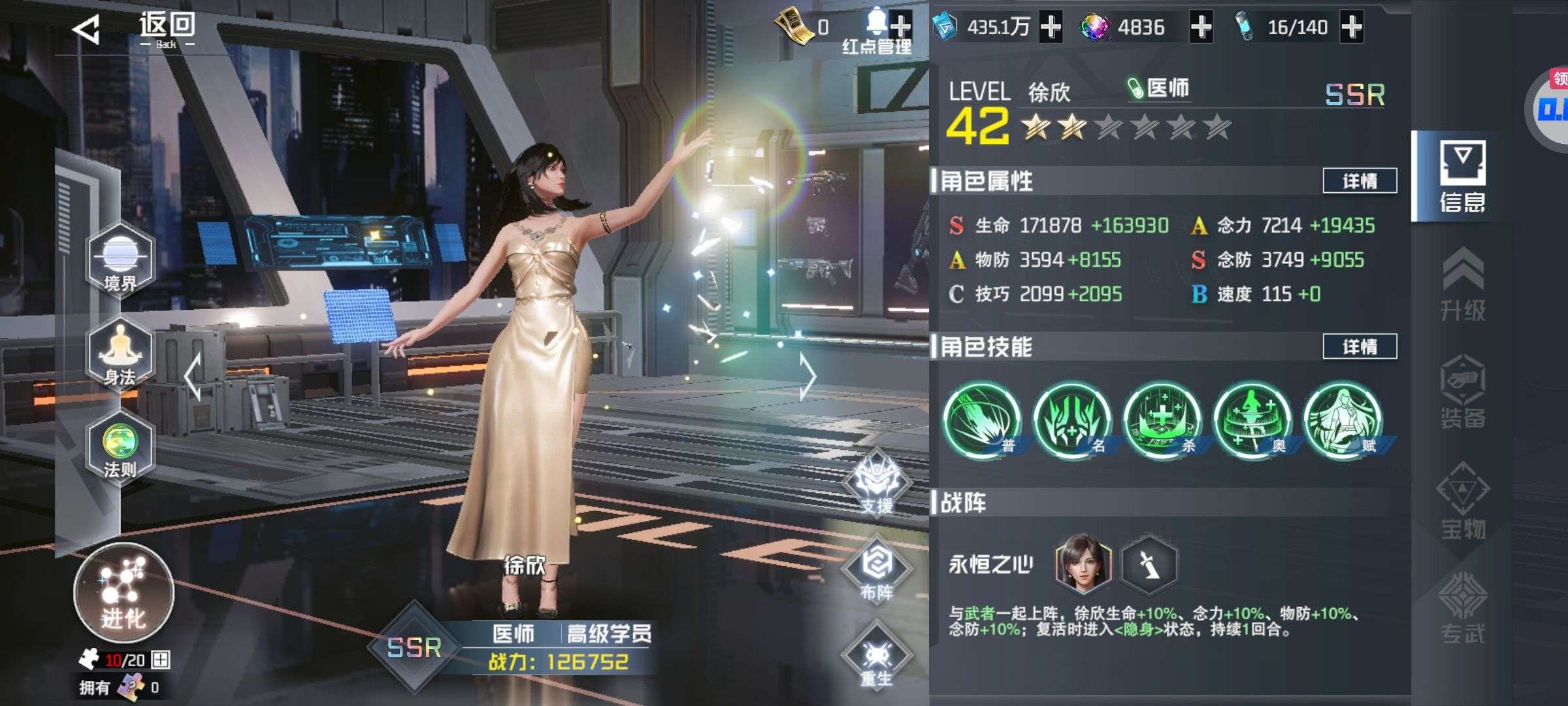View next character with right arrow

click(808, 377)
